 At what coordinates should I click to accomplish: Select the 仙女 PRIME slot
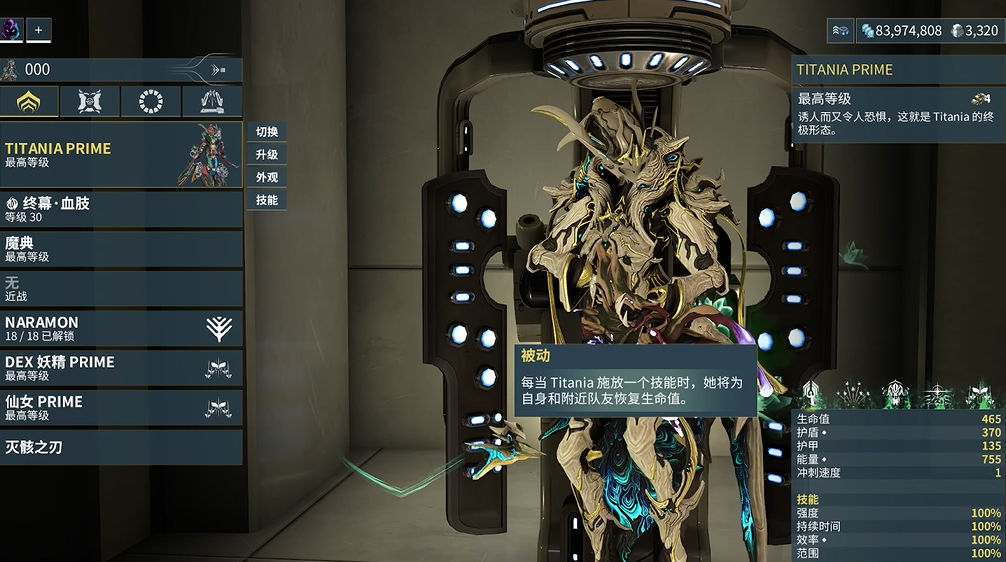(x=121, y=407)
